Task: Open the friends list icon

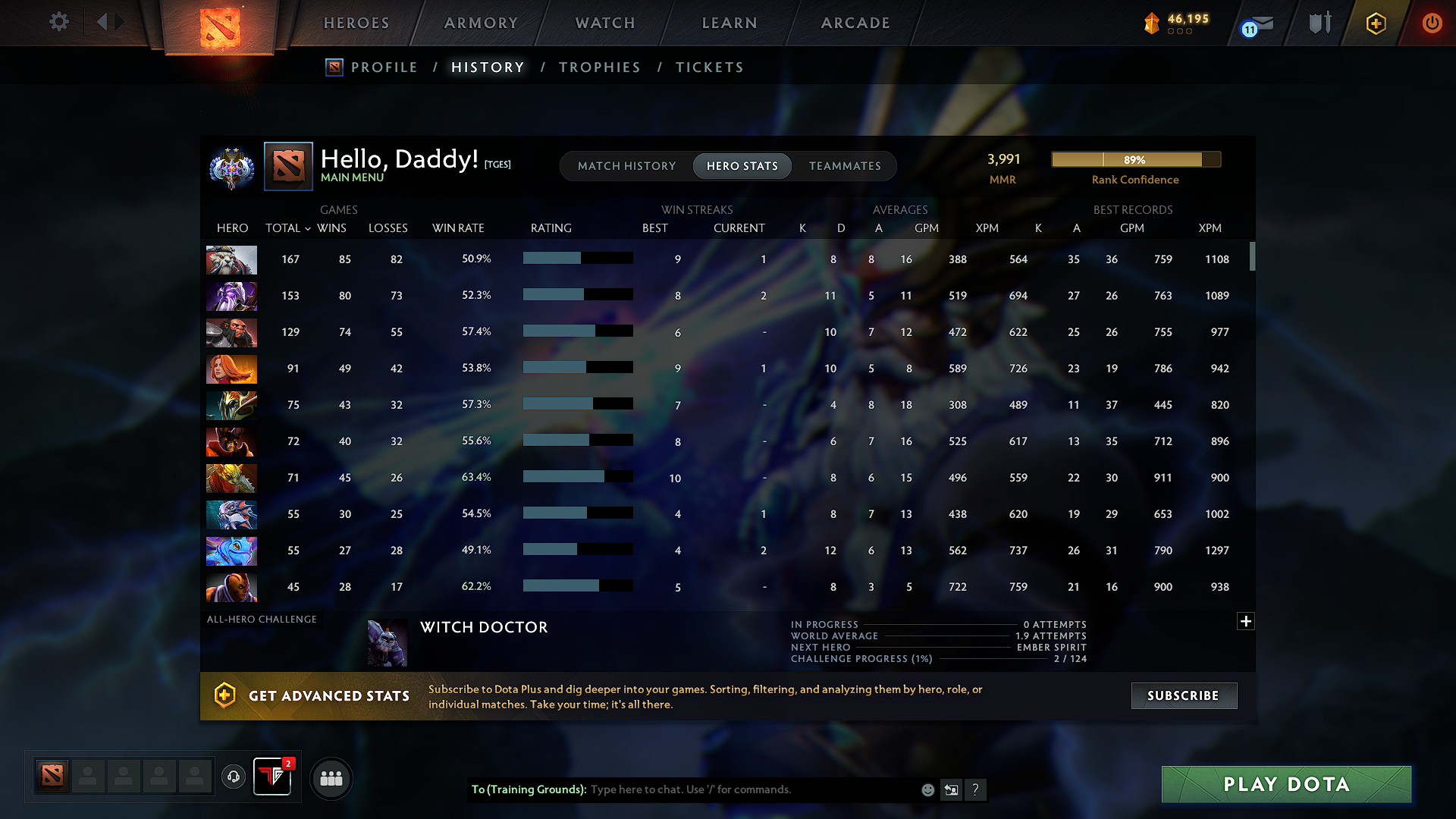Action: click(x=331, y=778)
